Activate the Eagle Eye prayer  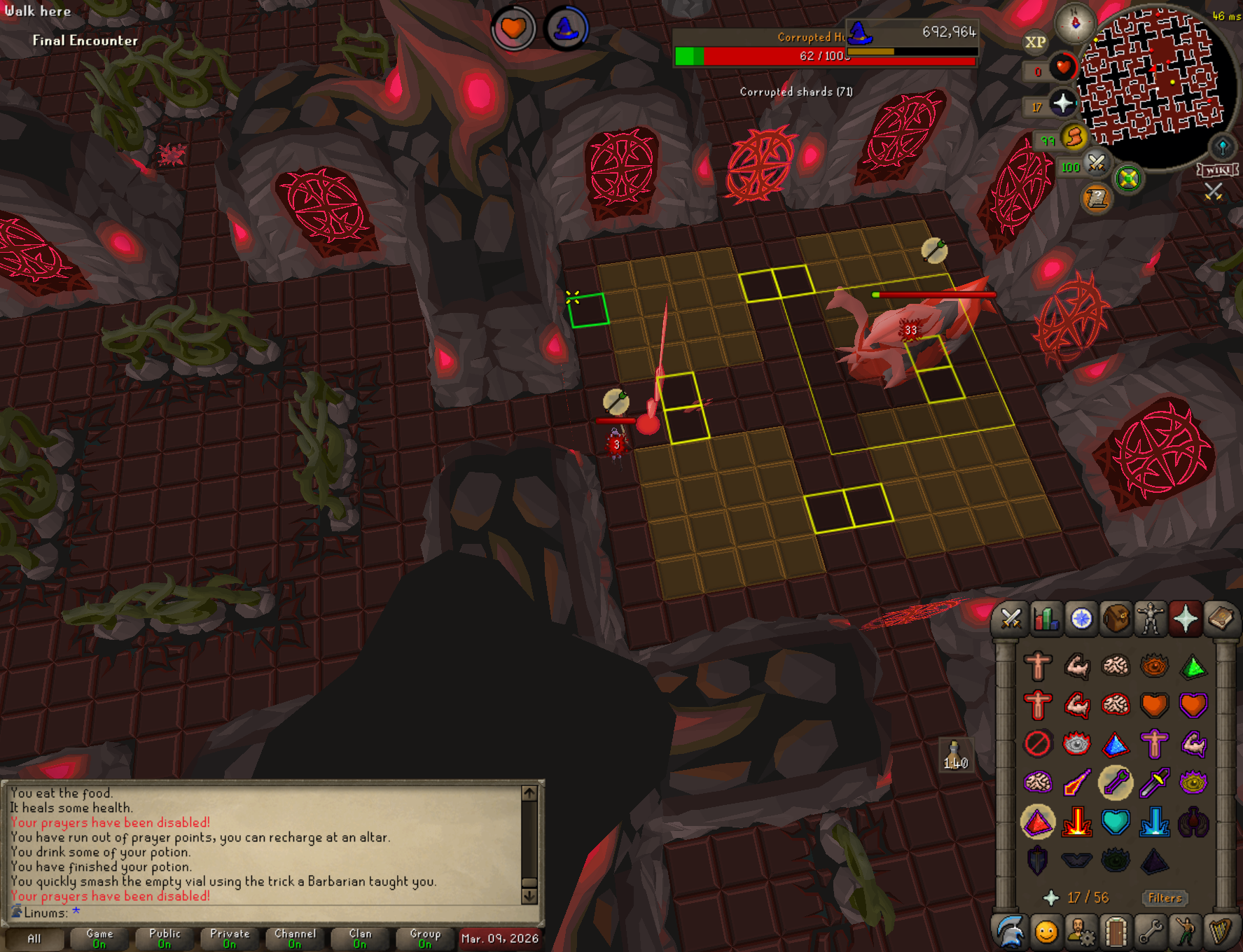point(1193,783)
